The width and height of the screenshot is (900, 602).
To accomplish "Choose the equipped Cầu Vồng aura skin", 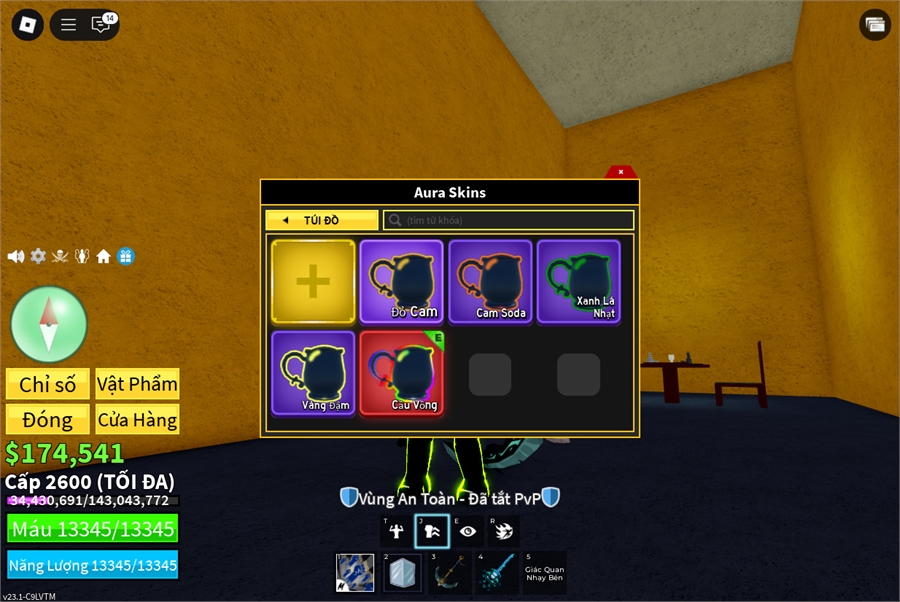I will [x=401, y=373].
